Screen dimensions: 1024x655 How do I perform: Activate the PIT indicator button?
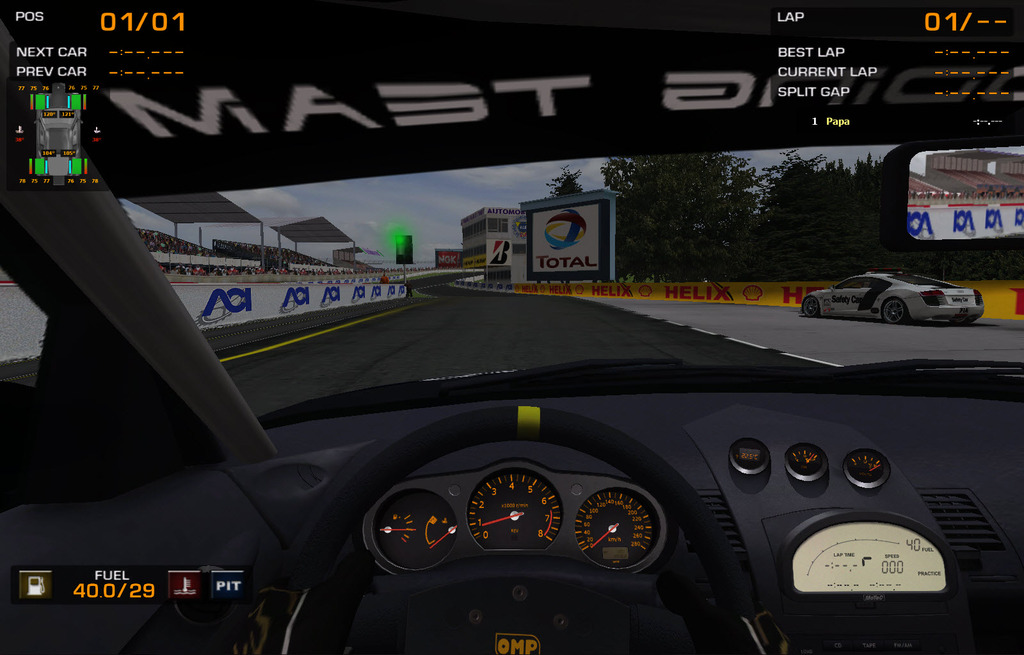[x=227, y=585]
